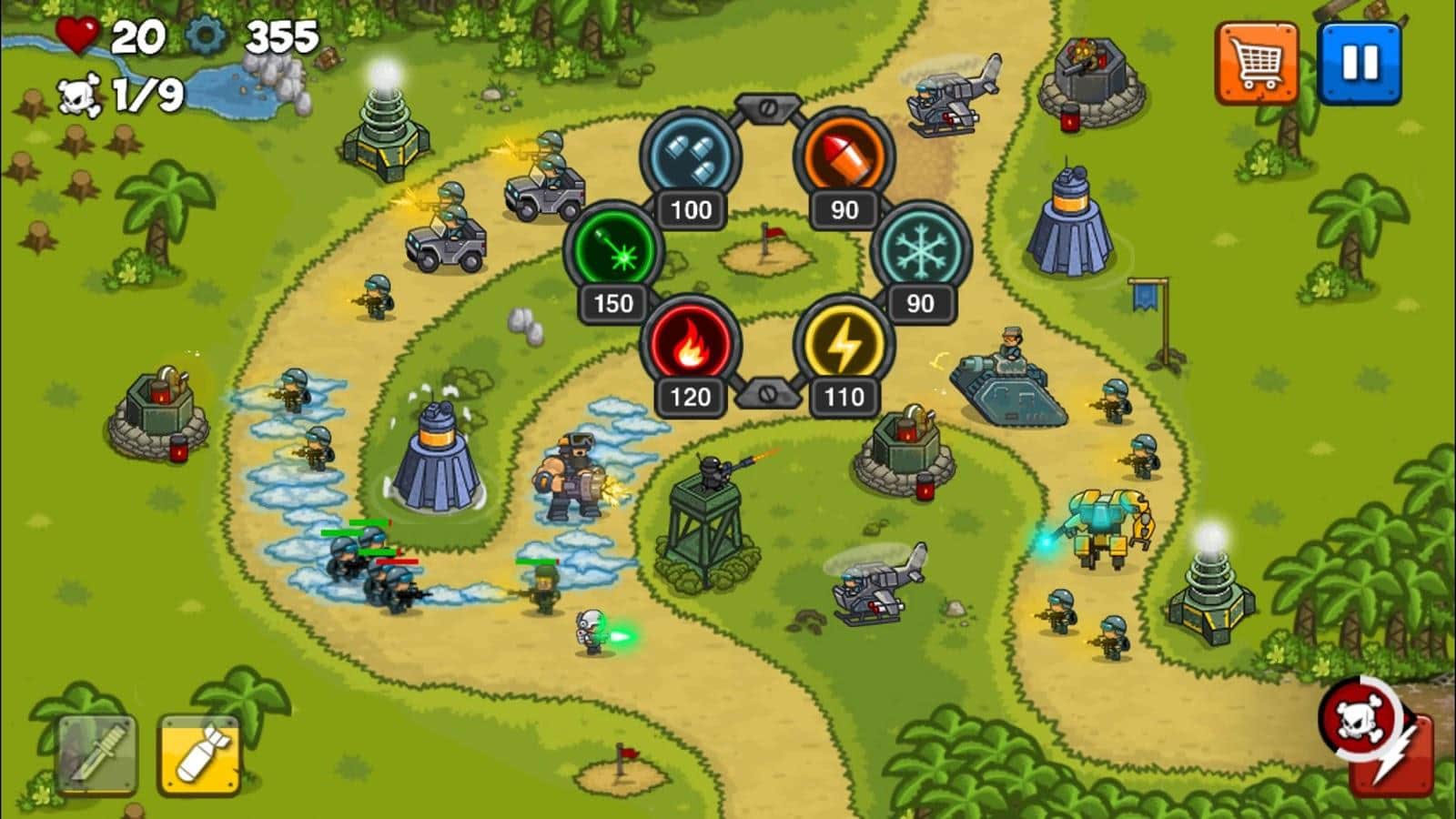This screenshot has height=819, width=1456.
Task: Open the shop with the cart button
Action: pos(1257,63)
